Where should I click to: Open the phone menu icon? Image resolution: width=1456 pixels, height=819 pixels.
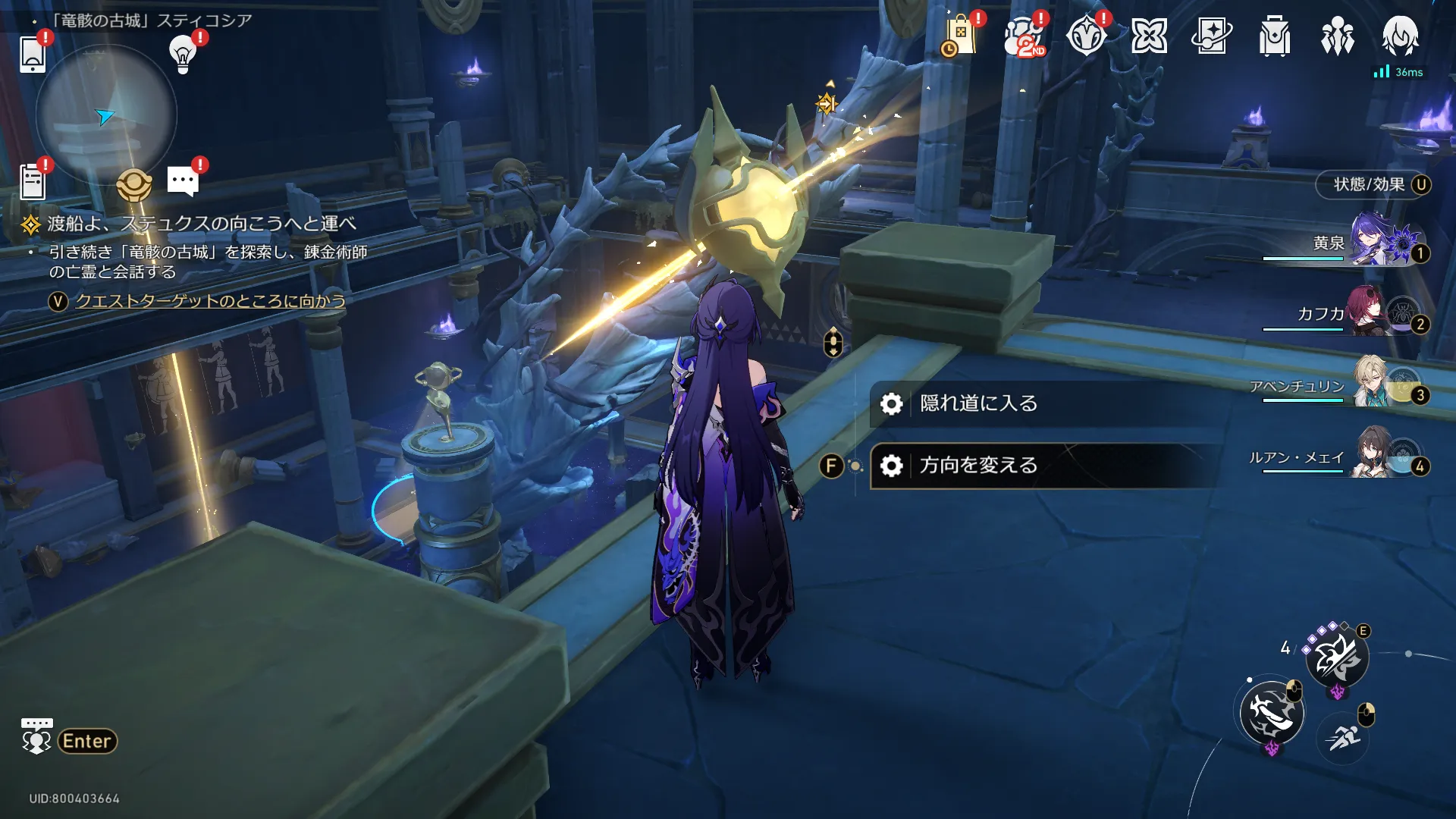[x=33, y=54]
